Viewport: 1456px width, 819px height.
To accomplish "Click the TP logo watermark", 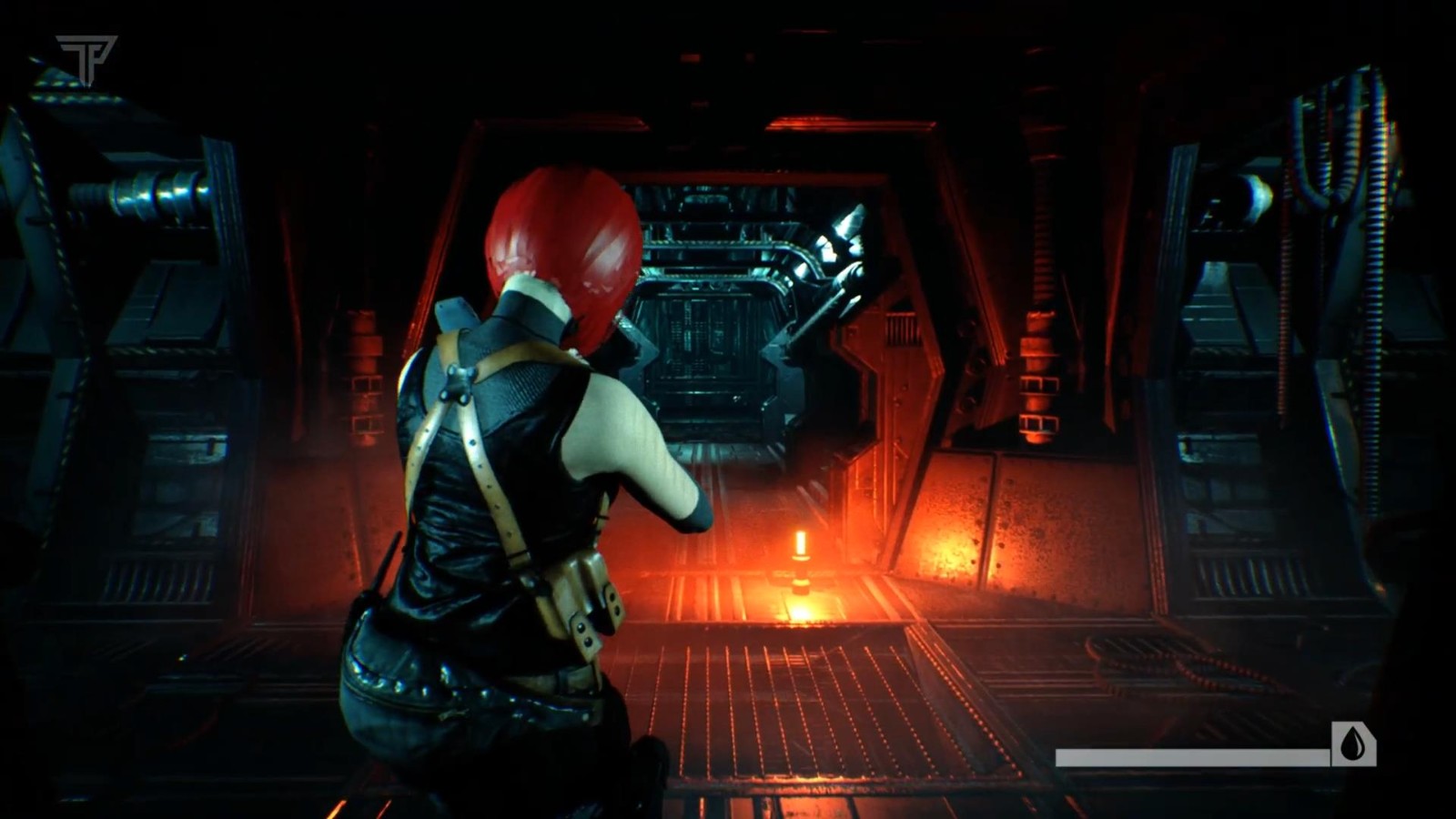I will (x=86, y=58).
